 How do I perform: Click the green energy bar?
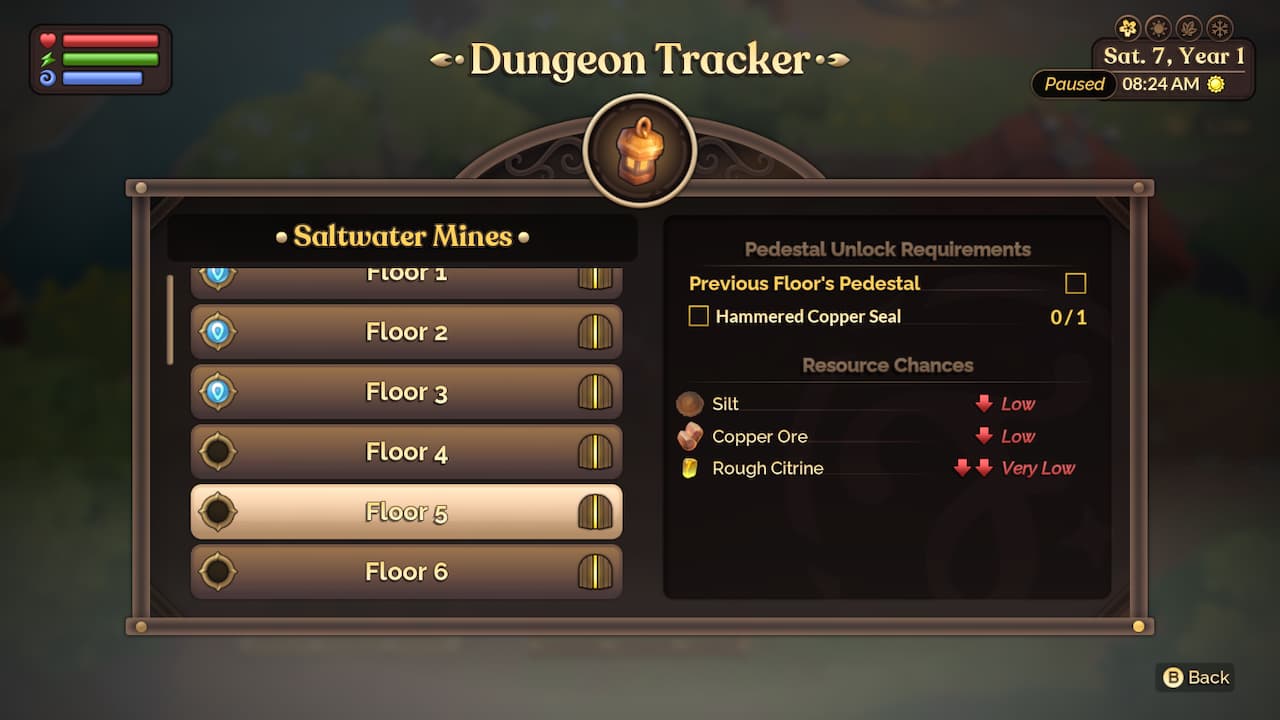tap(110, 58)
